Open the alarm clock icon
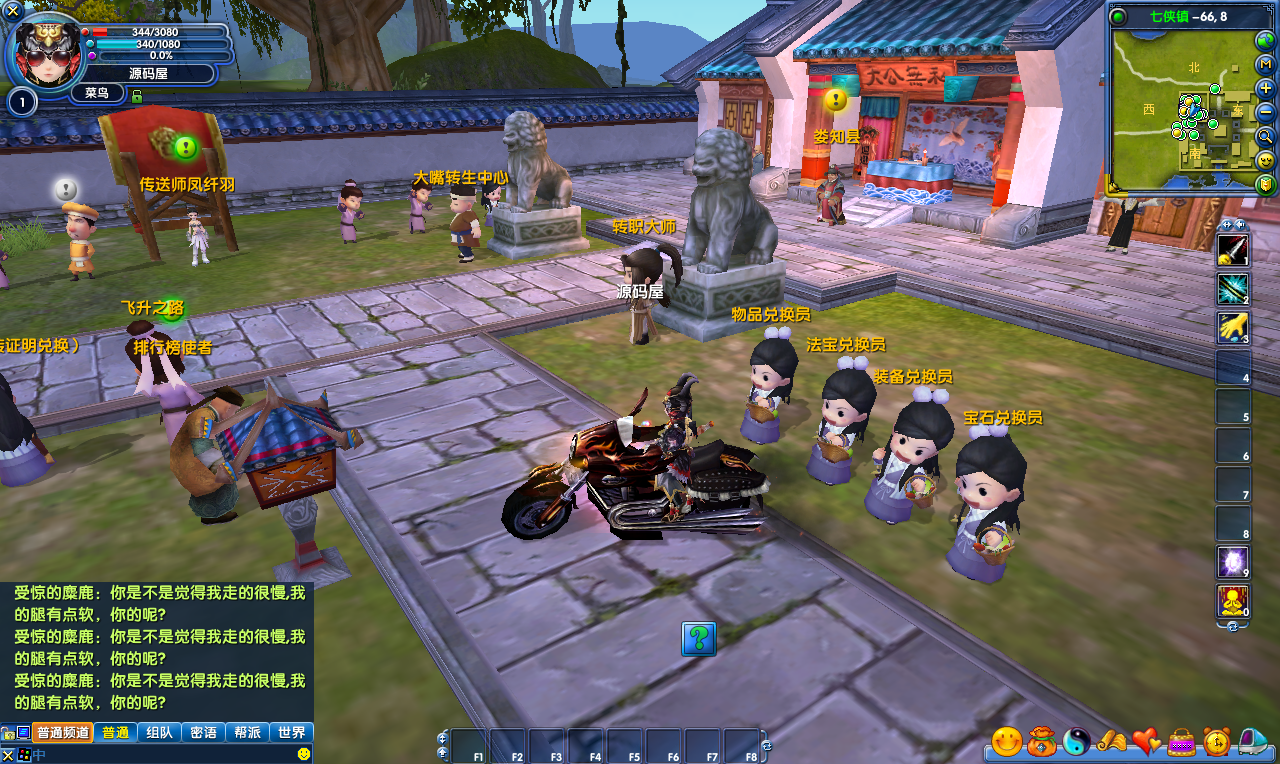The width and height of the screenshot is (1280, 764). click(x=1216, y=741)
